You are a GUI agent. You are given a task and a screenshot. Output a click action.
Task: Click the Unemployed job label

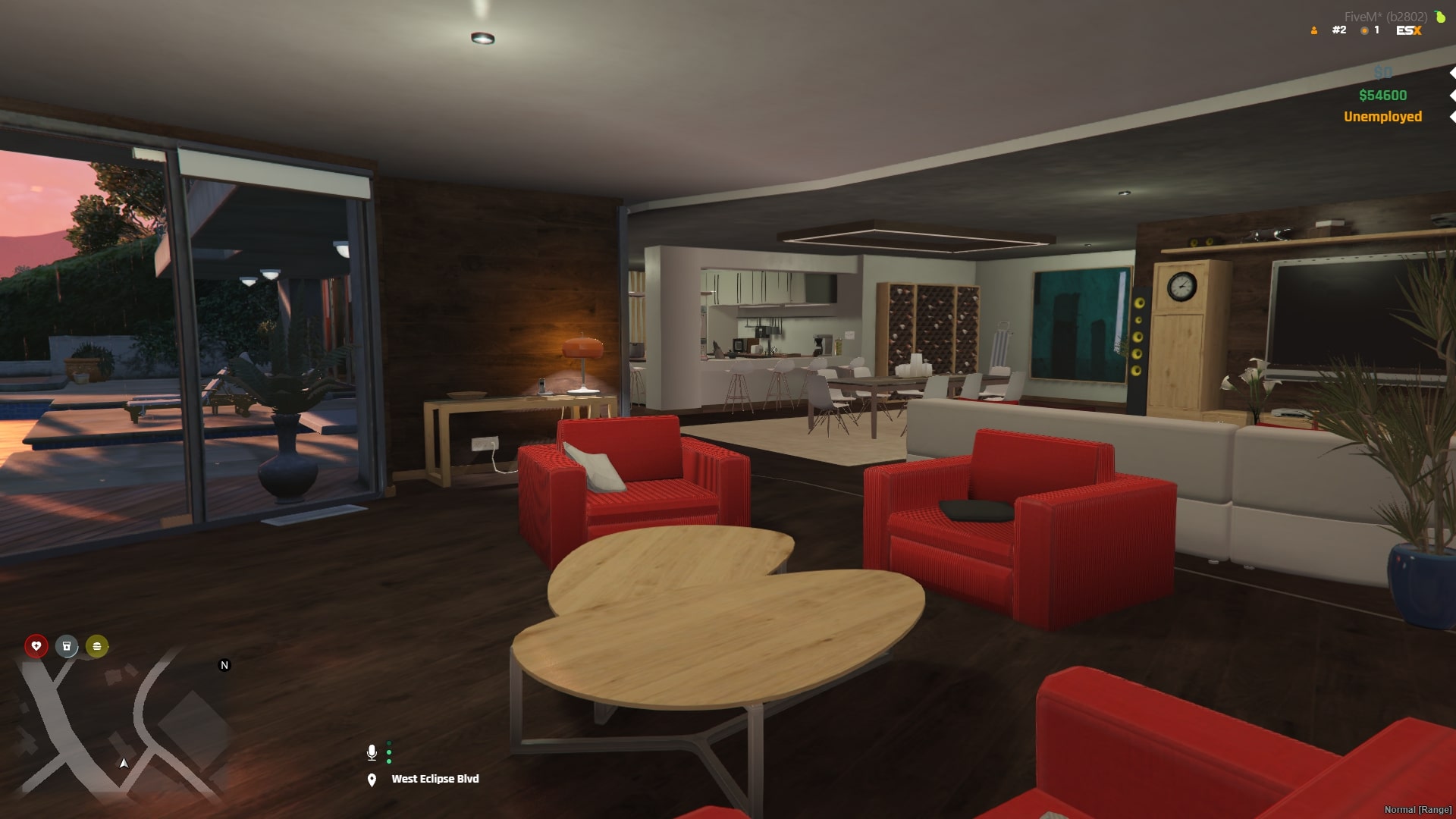click(x=1382, y=117)
